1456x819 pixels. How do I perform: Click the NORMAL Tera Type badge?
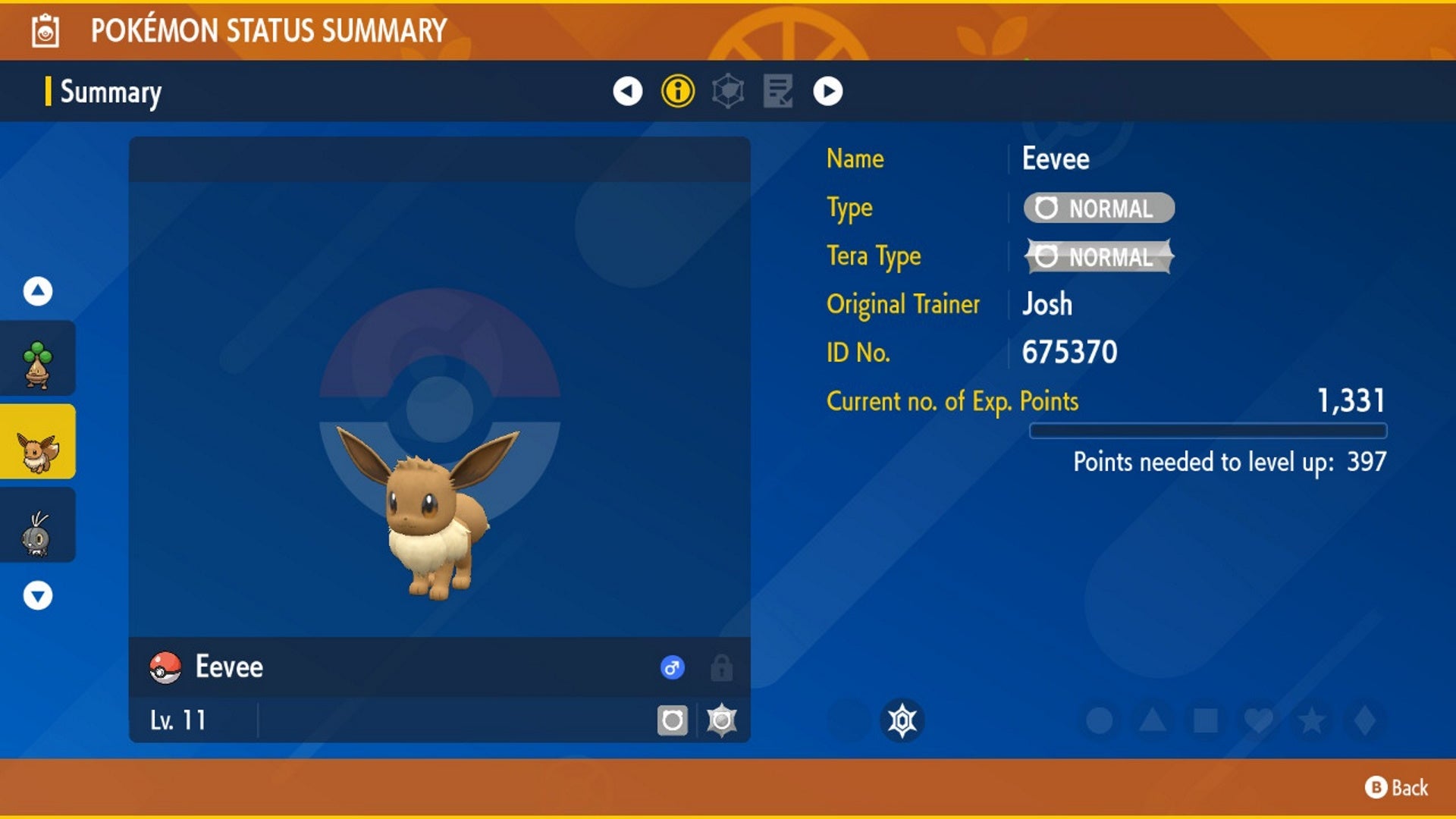[1098, 257]
